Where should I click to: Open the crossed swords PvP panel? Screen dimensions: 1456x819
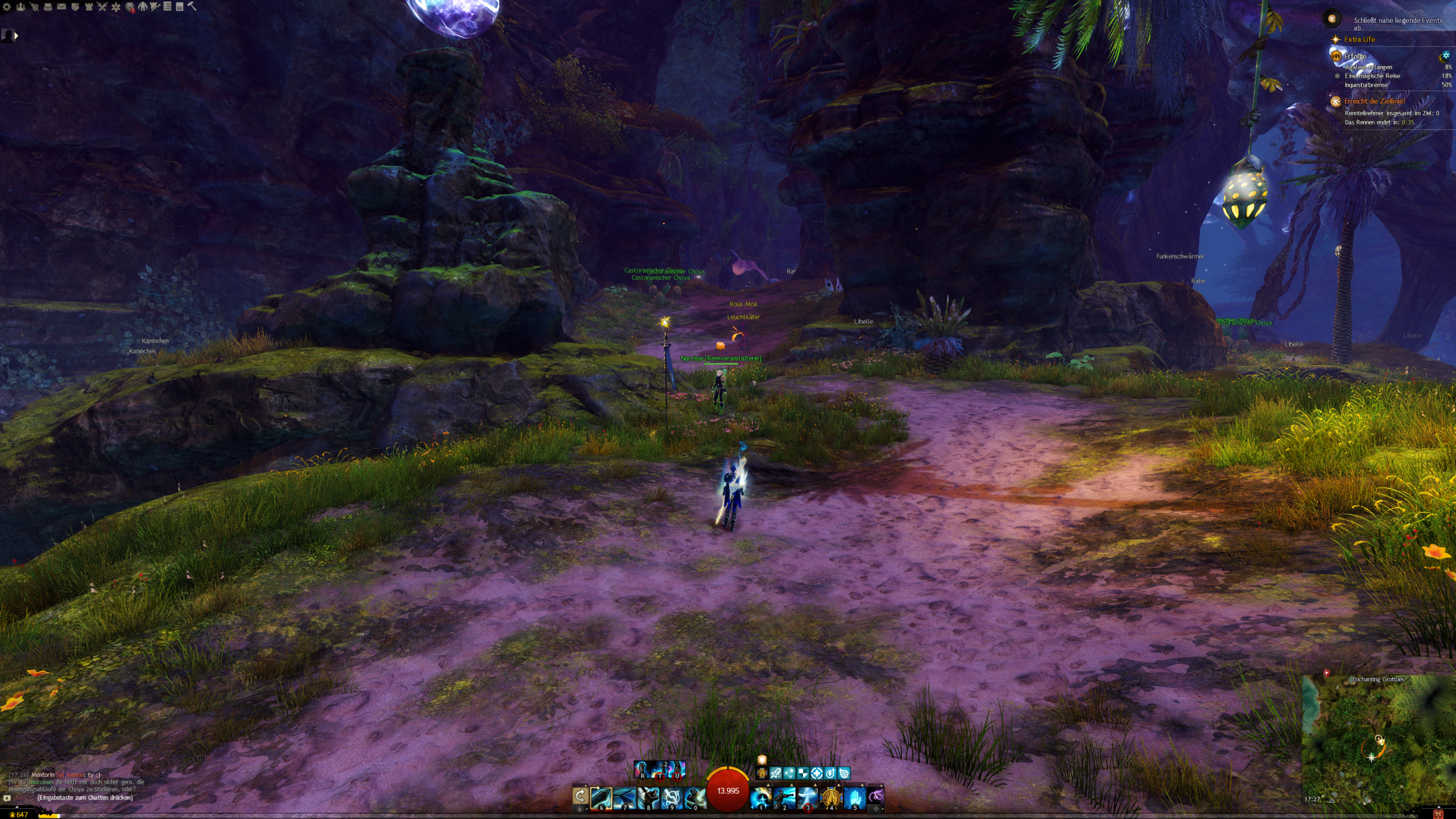(x=102, y=7)
